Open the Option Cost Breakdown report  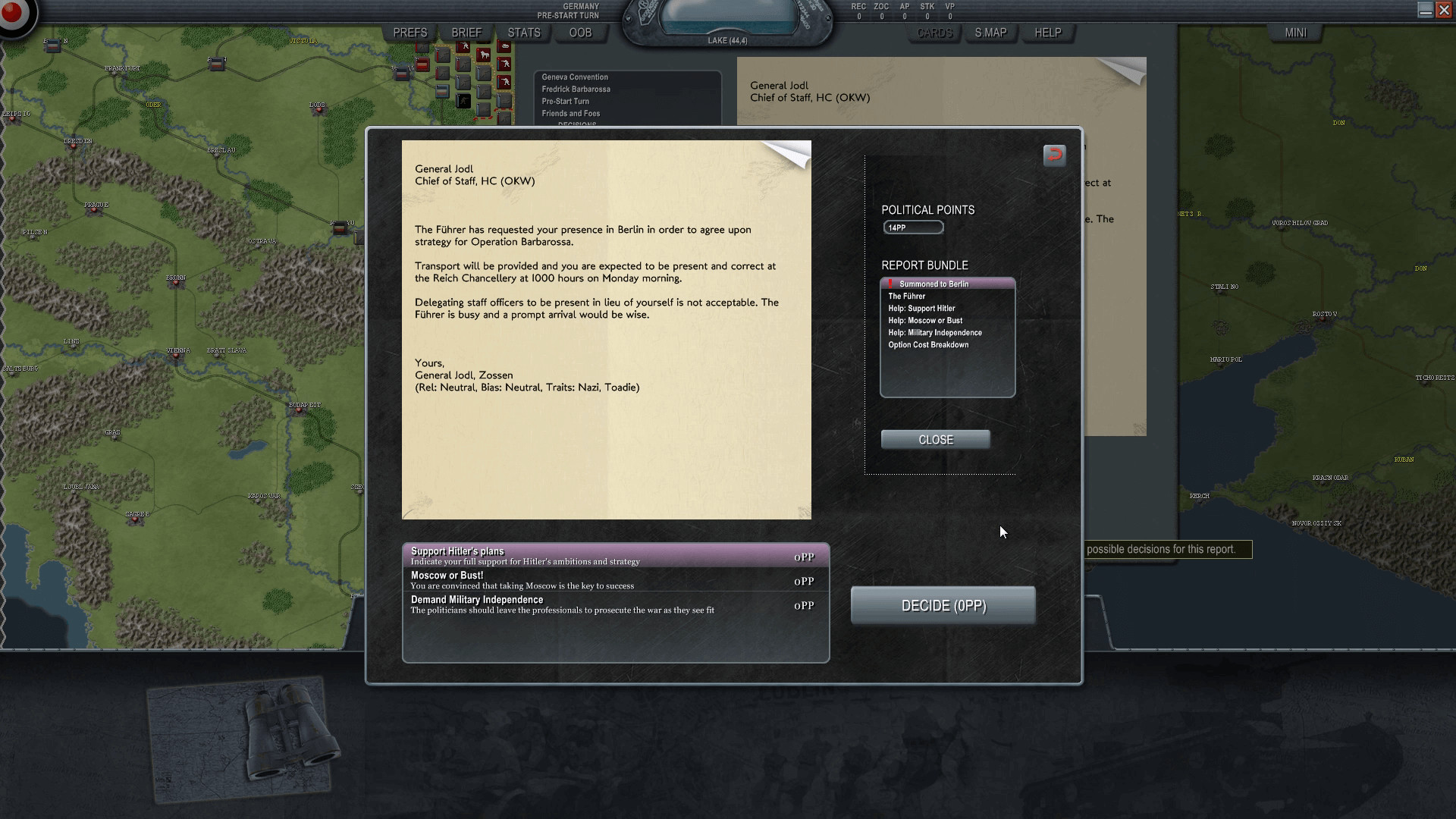pos(928,345)
